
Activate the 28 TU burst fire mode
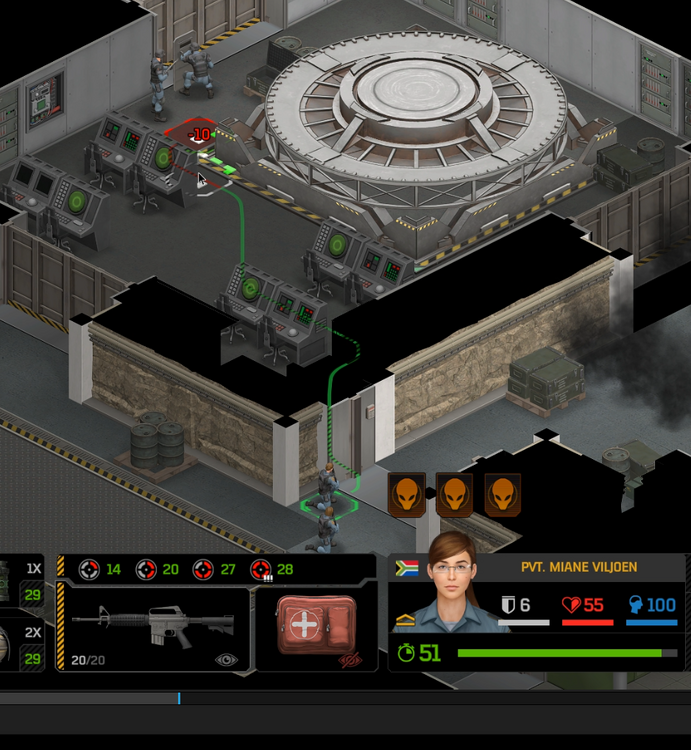(272, 570)
